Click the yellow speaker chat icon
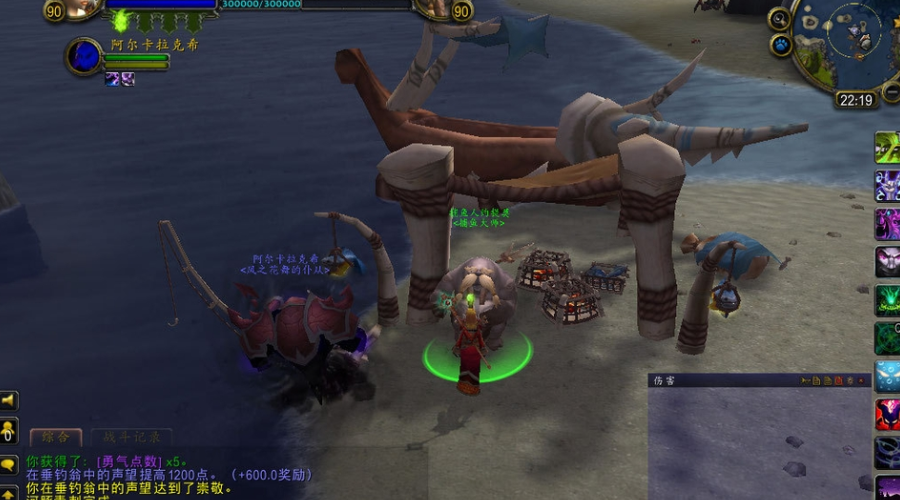The image size is (900, 500). click(8, 401)
